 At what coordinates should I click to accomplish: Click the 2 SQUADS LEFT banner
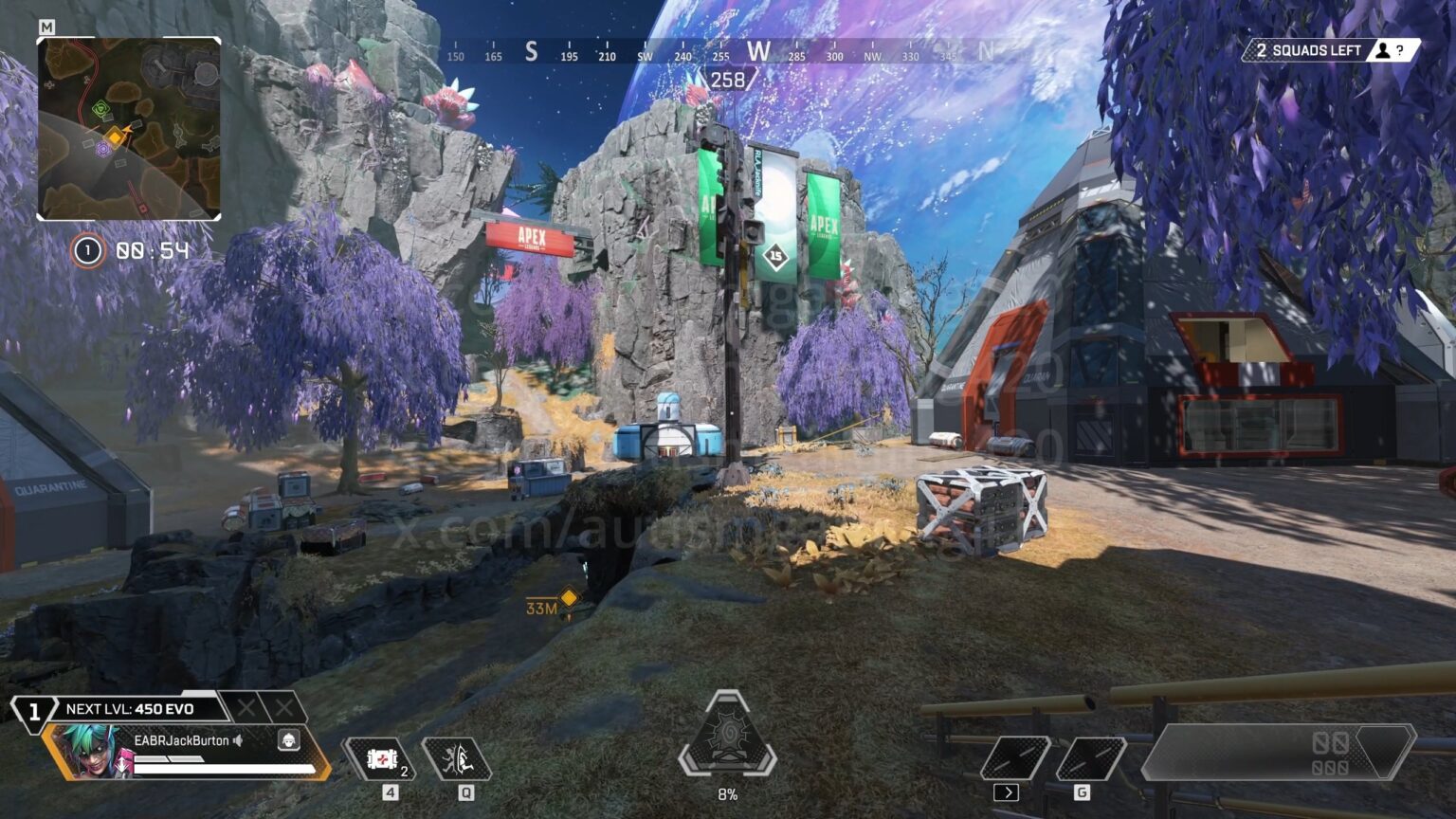coord(1309,49)
